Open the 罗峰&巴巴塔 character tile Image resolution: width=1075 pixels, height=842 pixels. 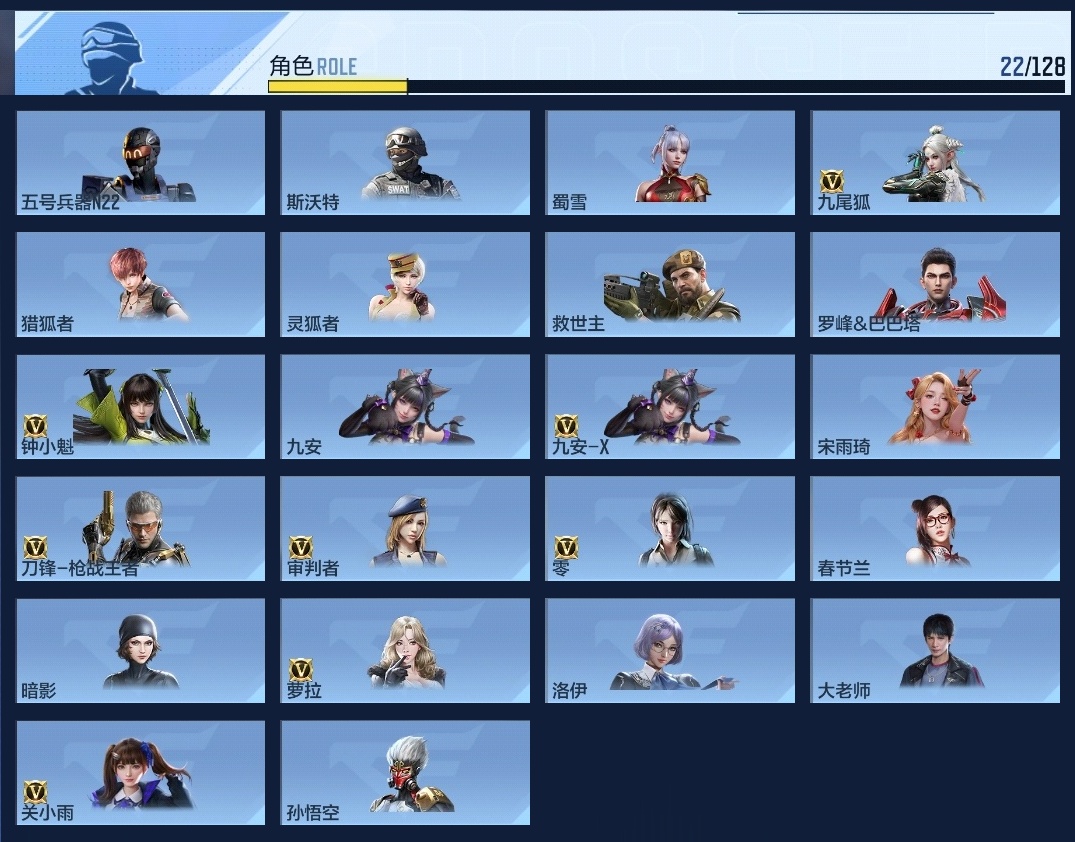(x=935, y=284)
